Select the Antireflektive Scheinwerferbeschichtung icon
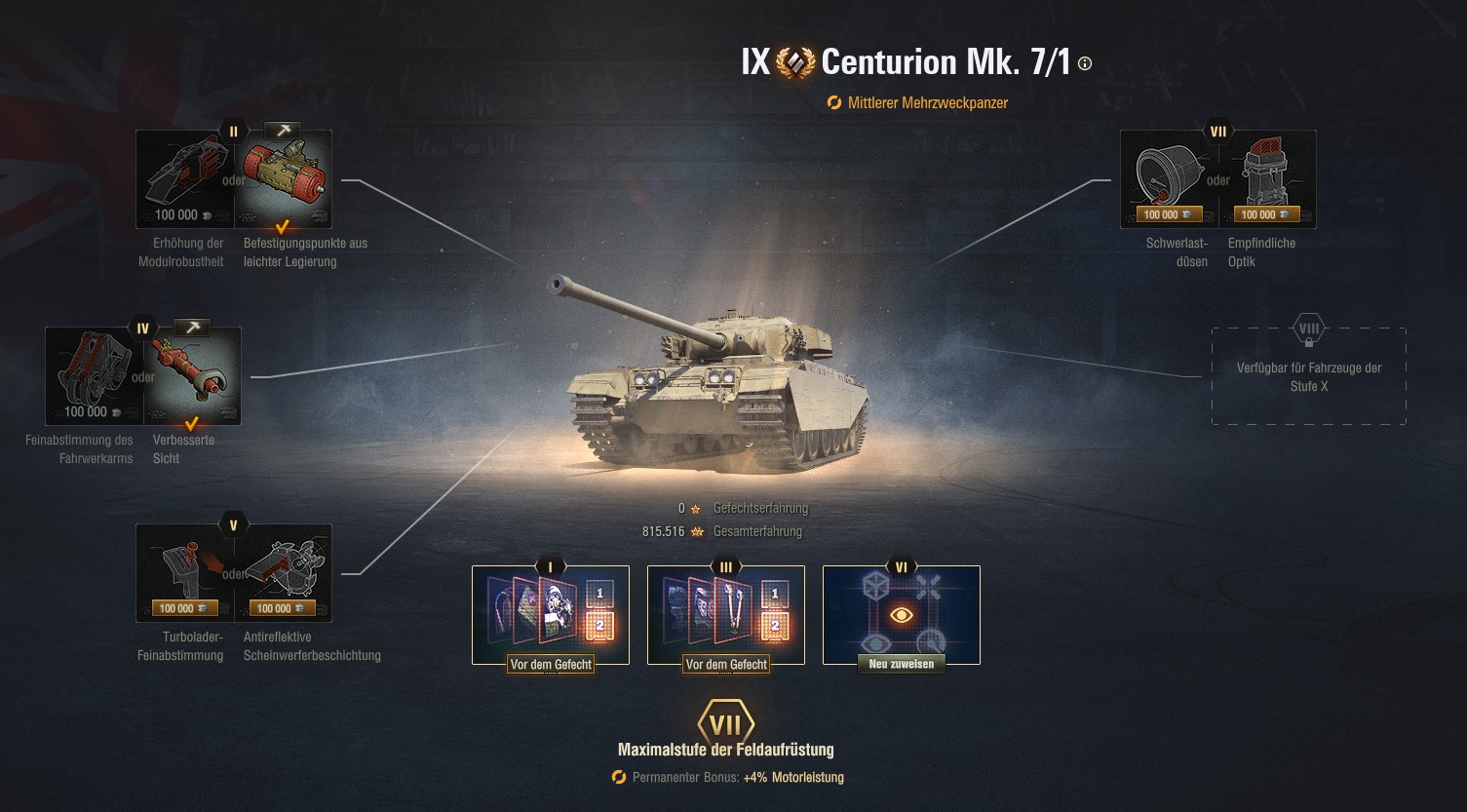Screen dimensions: 1467x812 tap(284, 572)
